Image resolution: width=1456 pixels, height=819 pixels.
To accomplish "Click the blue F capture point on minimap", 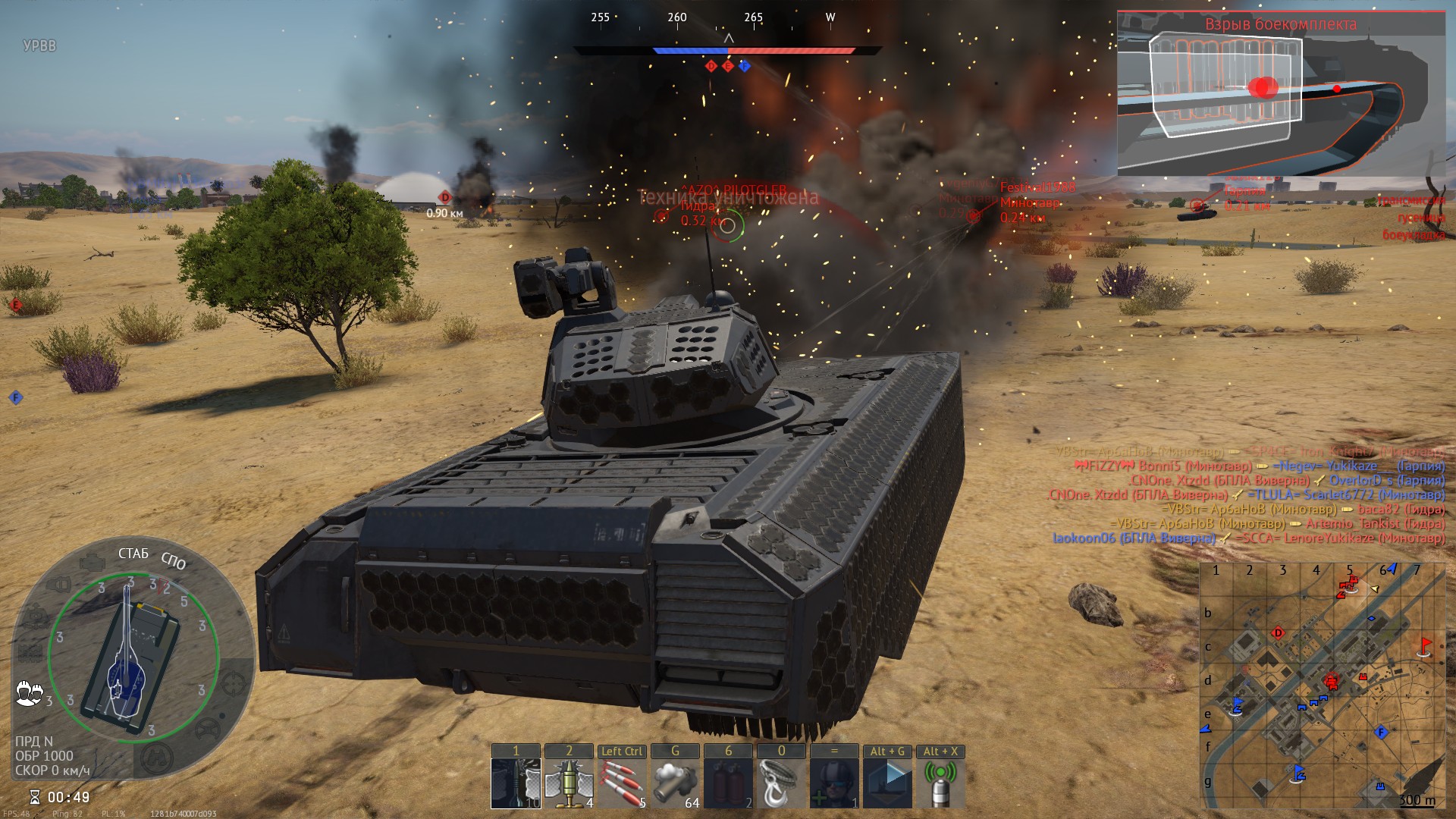I will 1381,732.
